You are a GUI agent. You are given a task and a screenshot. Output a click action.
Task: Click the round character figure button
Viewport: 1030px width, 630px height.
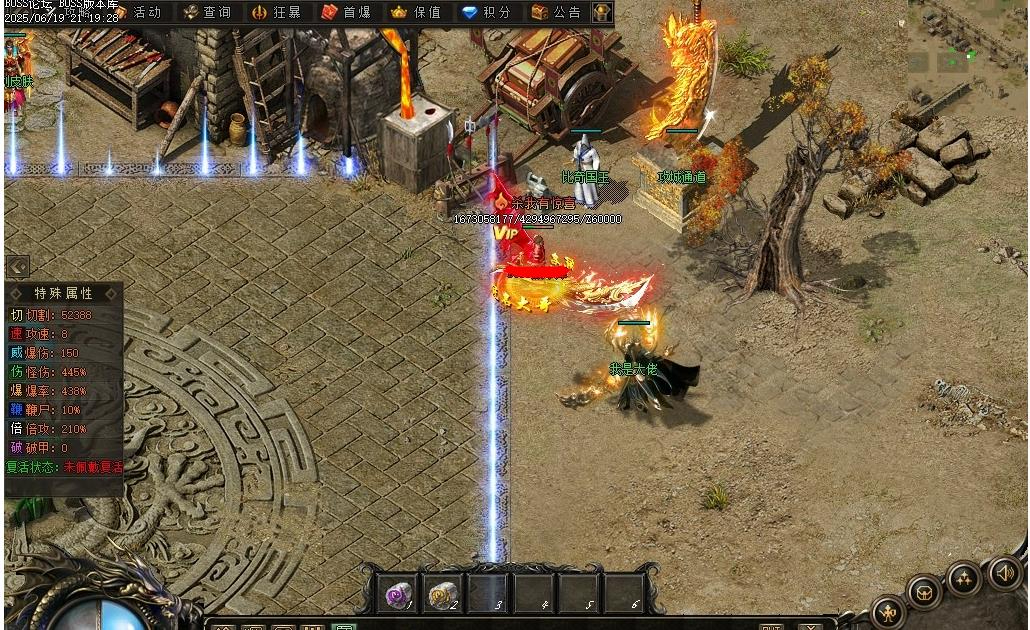pyautogui.click(x=888, y=610)
